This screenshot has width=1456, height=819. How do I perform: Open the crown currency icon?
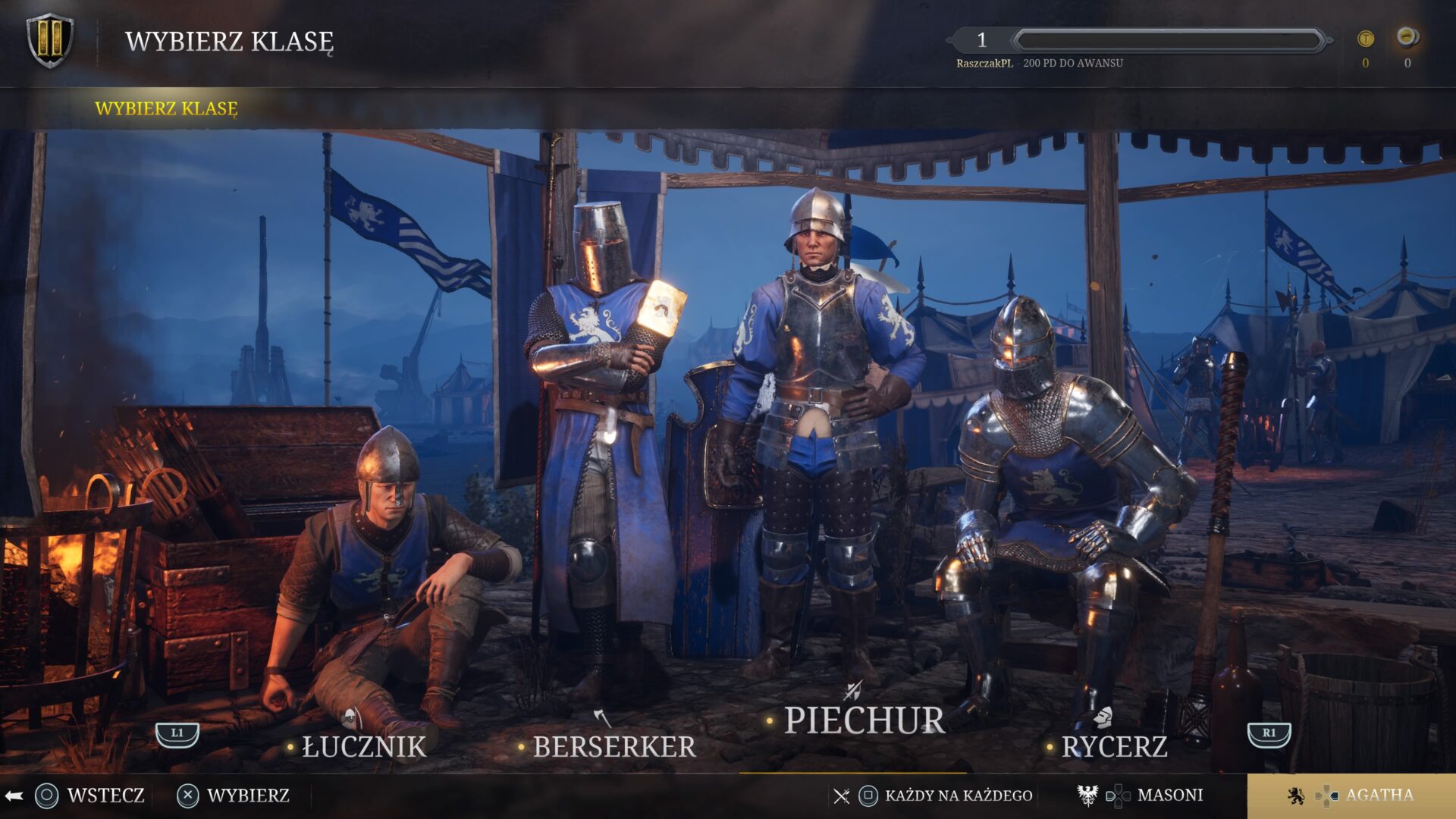pyautogui.click(x=1407, y=38)
